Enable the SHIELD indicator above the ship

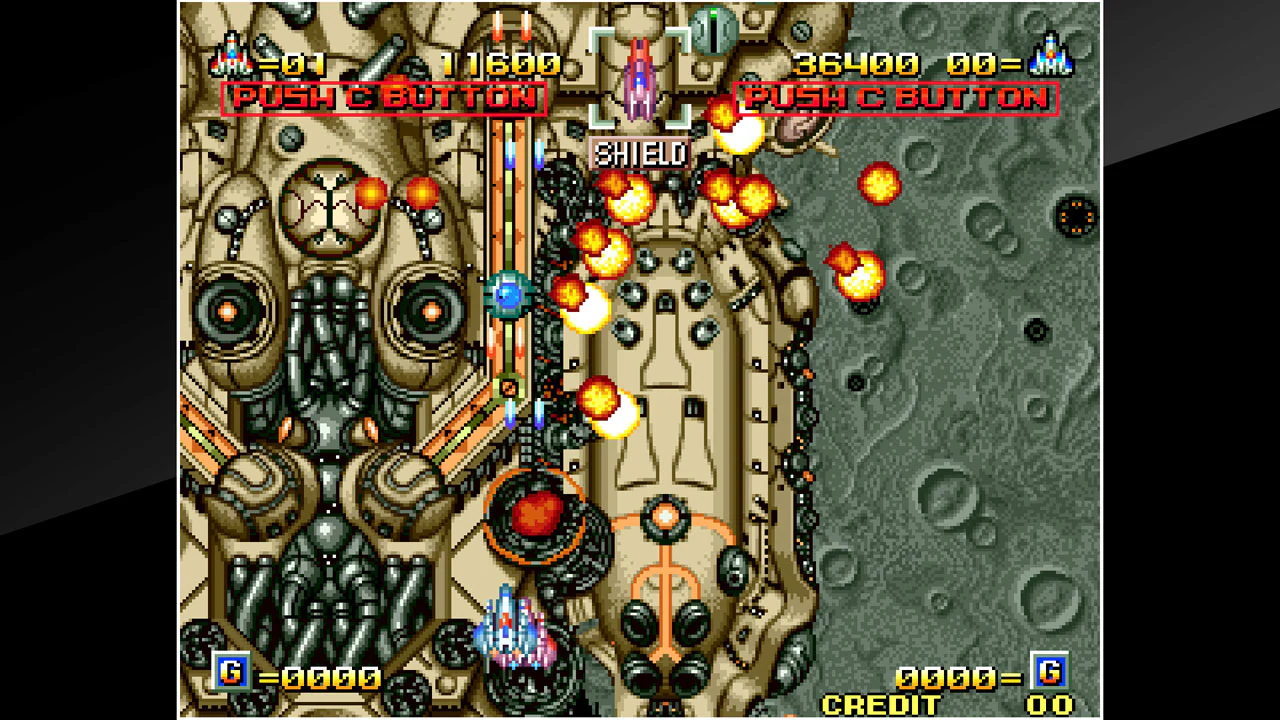640,155
